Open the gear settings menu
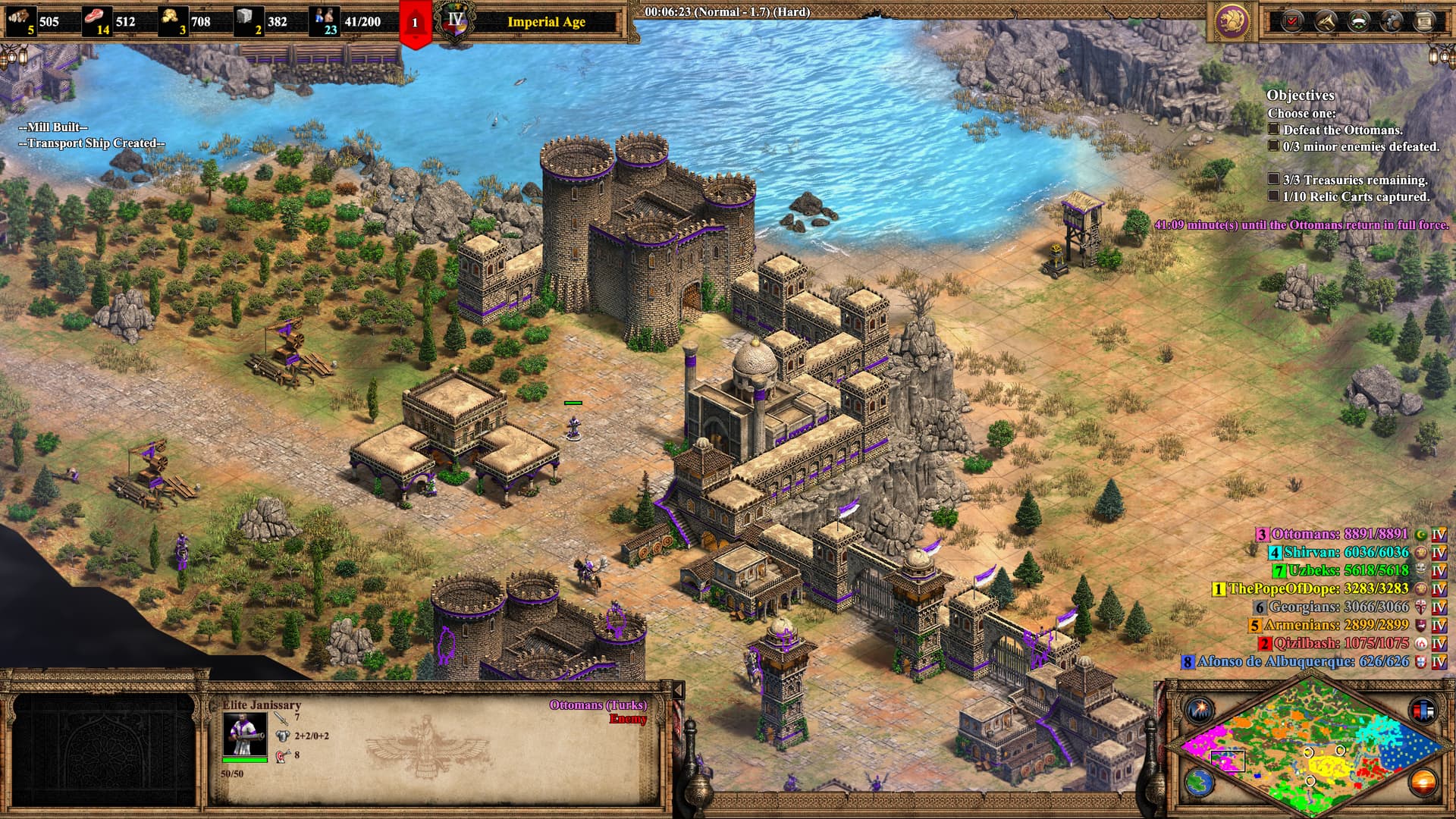This screenshot has width=1456, height=819. 1392,21
